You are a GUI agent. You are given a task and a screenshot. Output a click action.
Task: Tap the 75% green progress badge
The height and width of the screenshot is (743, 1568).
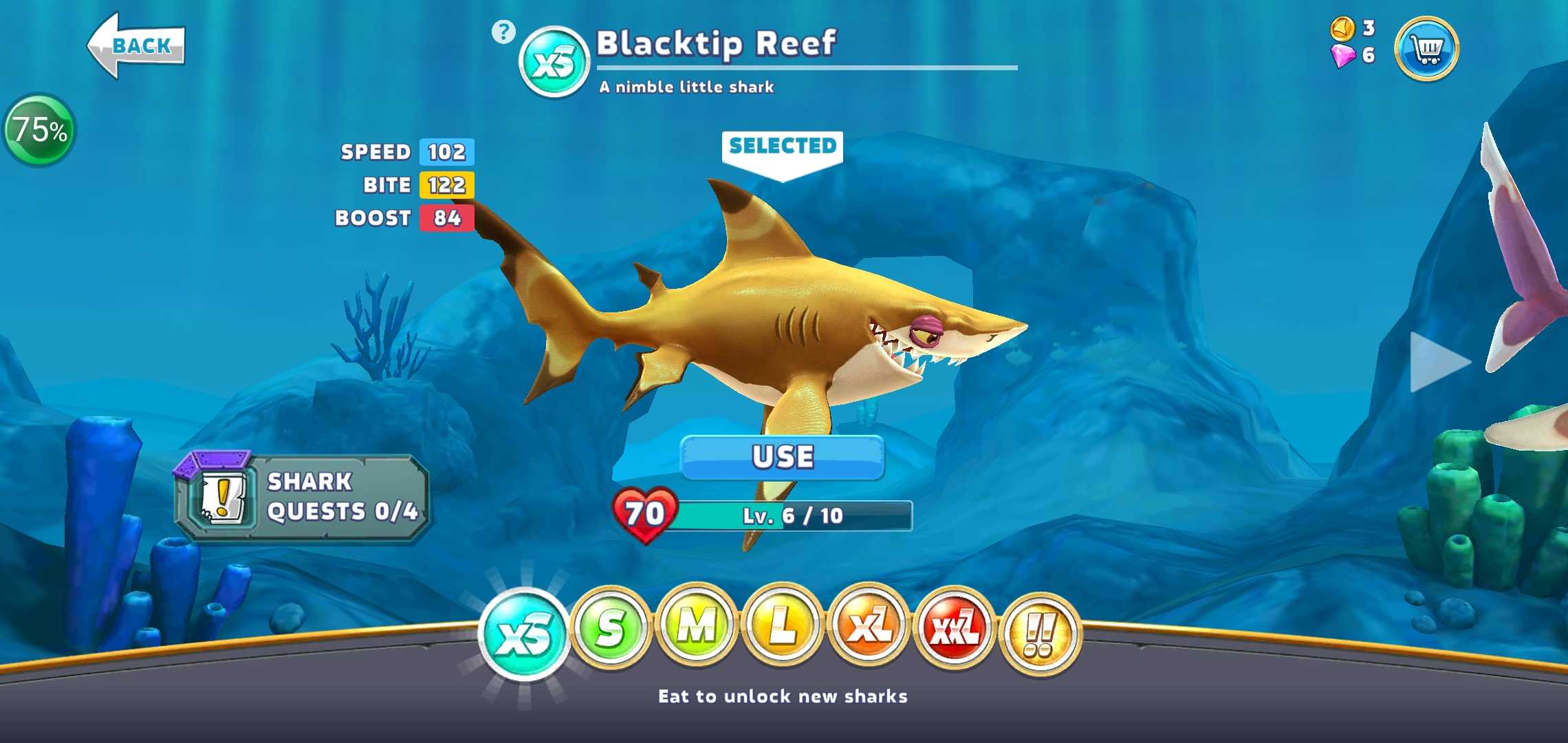pos(40,130)
